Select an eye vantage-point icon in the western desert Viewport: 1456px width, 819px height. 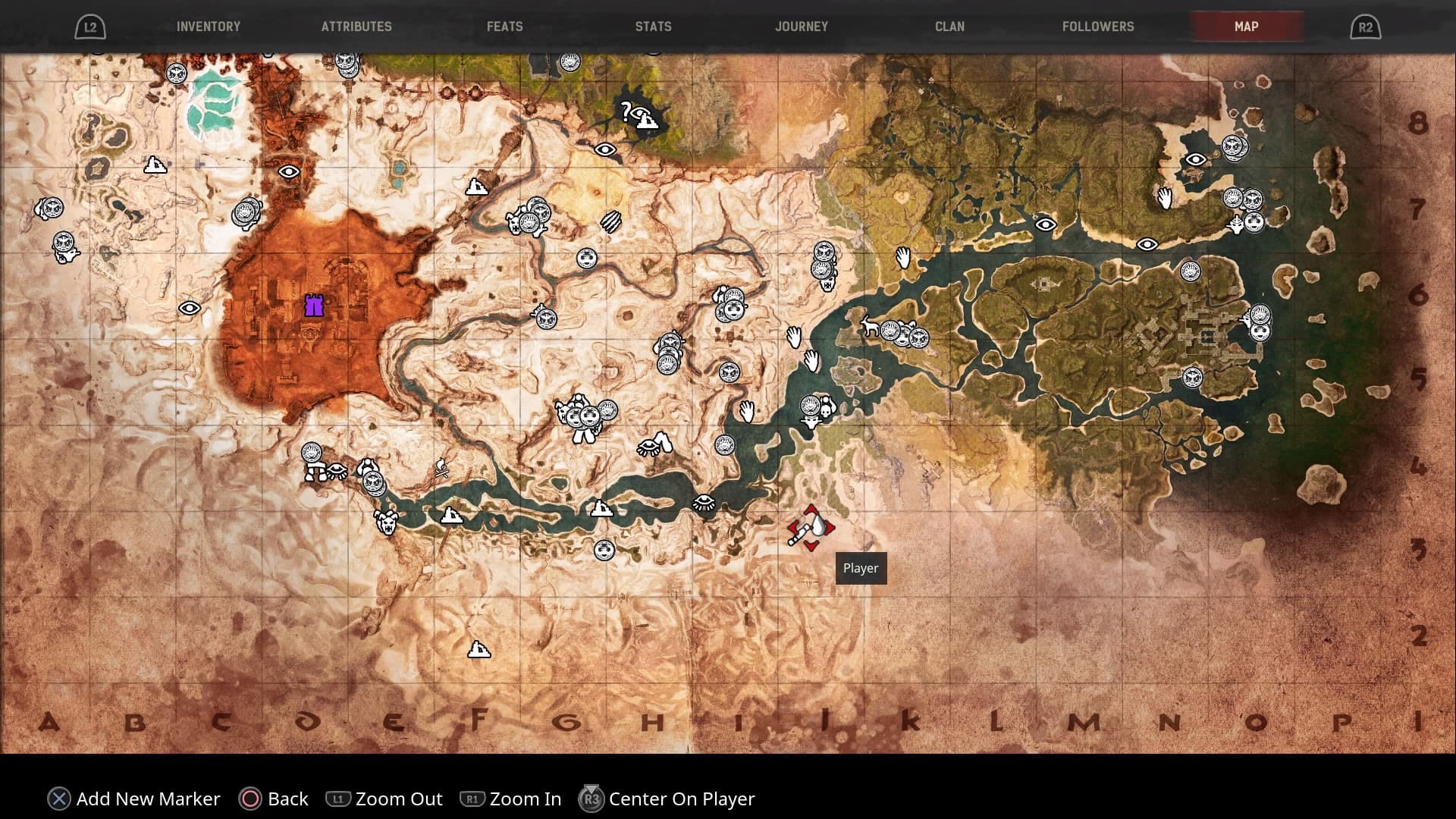189,308
